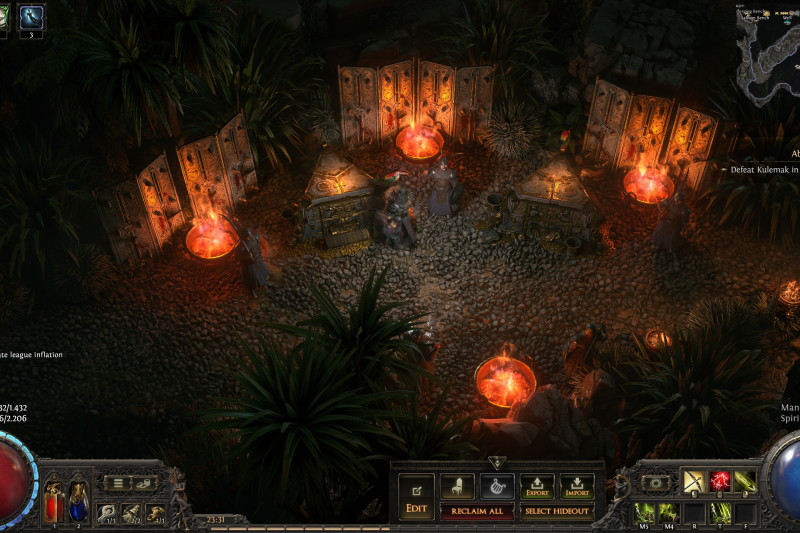The width and height of the screenshot is (800, 533).
Task: Open the coin shop button
Action: (146, 483)
